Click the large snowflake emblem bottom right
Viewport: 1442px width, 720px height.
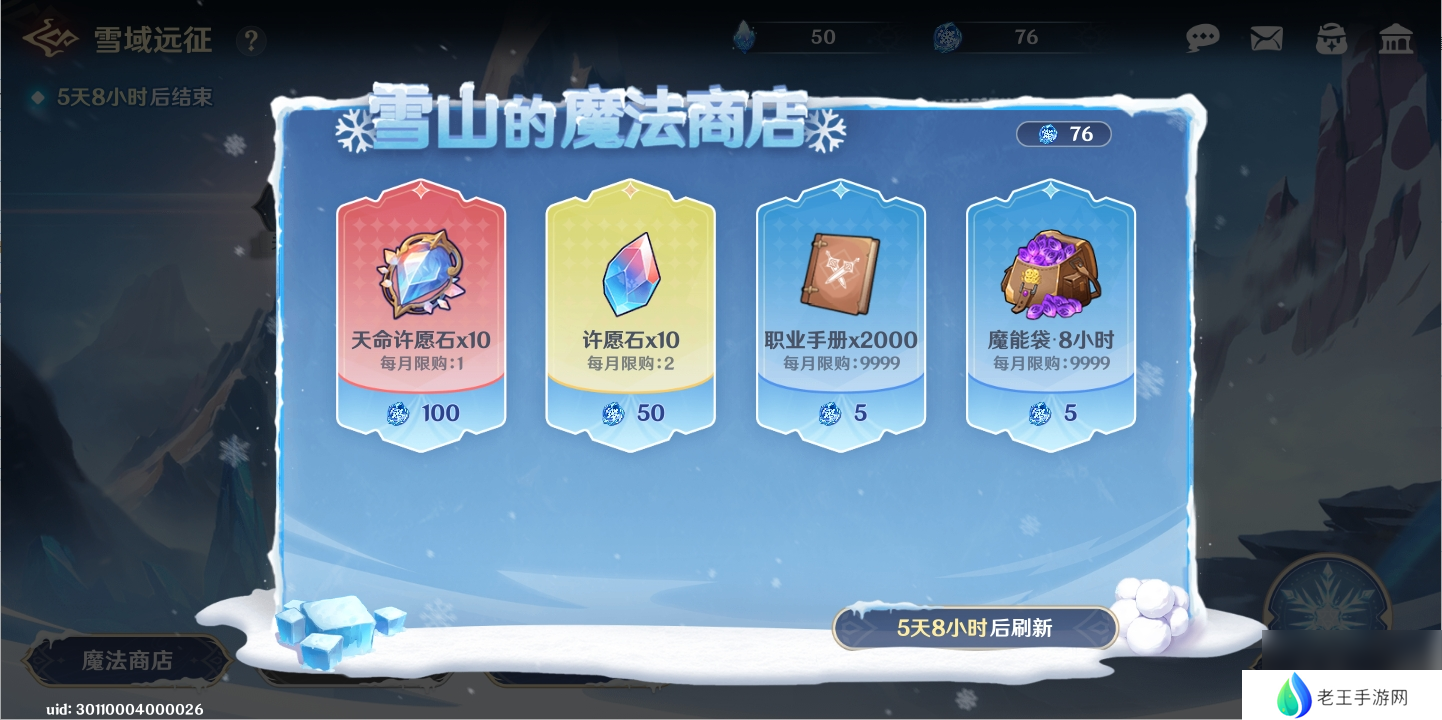coord(1330,600)
